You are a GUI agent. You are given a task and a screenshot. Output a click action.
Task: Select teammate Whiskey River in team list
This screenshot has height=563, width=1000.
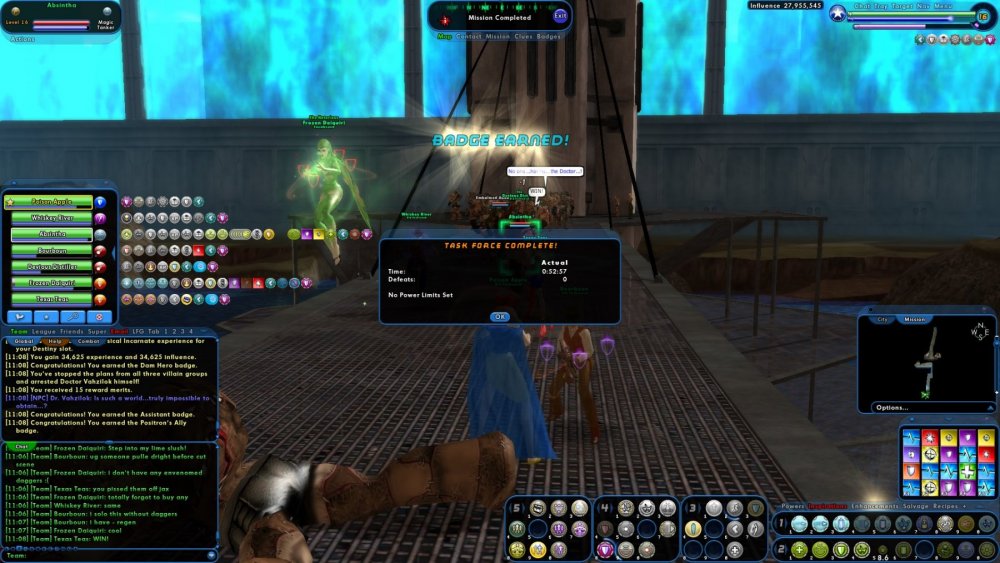click(x=51, y=218)
